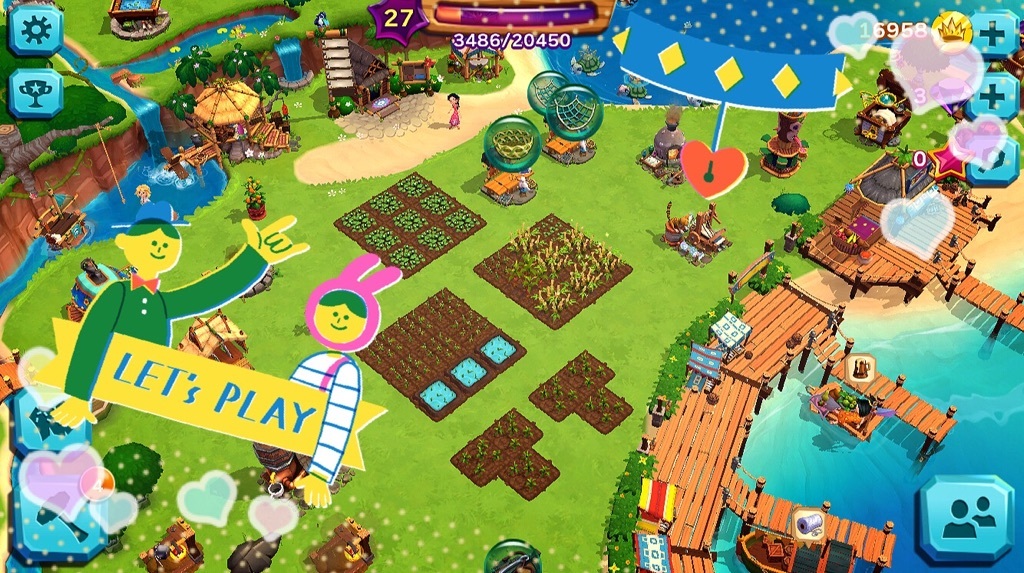This screenshot has height=573, width=1024.
Task: Open the trophy achievements panel
Action: coord(35,93)
